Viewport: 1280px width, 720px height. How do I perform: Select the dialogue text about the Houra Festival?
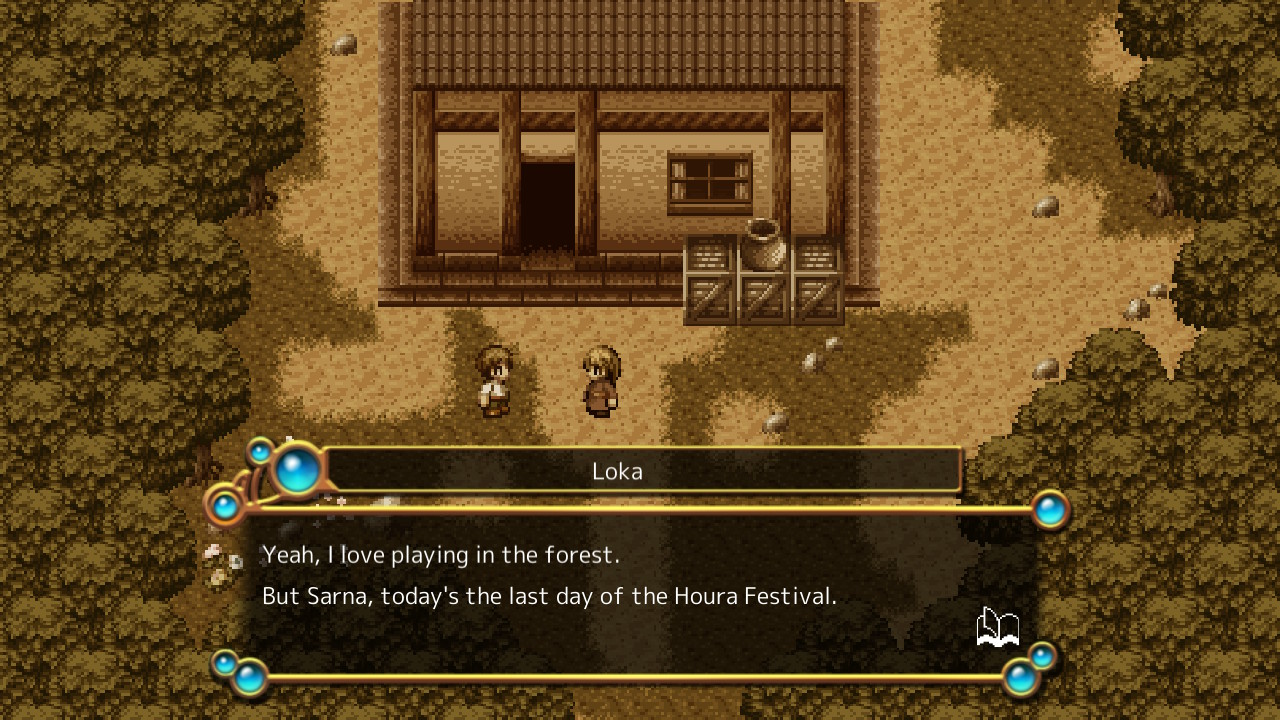[549, 595]
